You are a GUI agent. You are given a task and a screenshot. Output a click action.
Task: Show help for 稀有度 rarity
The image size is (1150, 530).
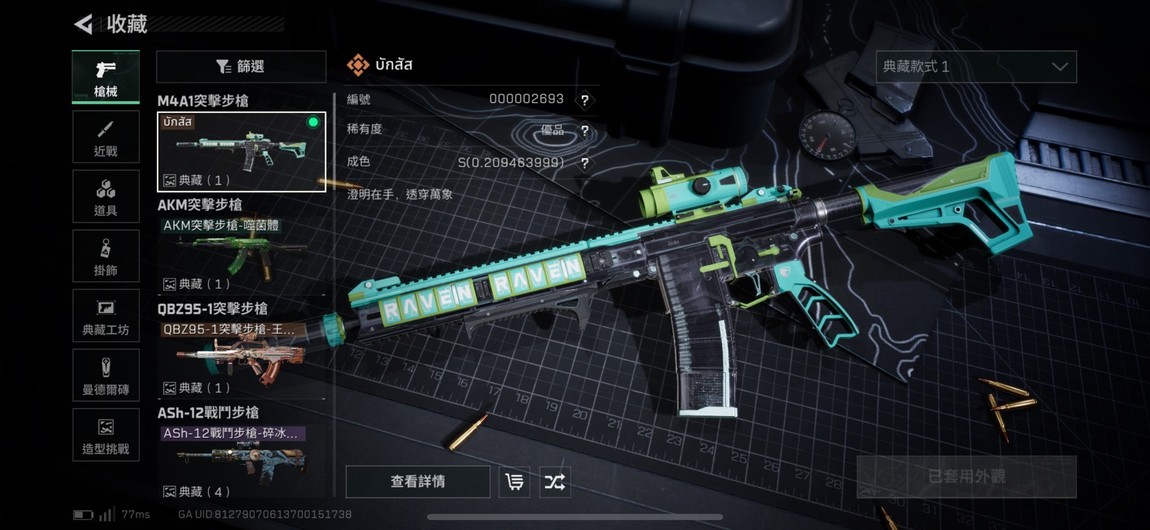(584, 131)
